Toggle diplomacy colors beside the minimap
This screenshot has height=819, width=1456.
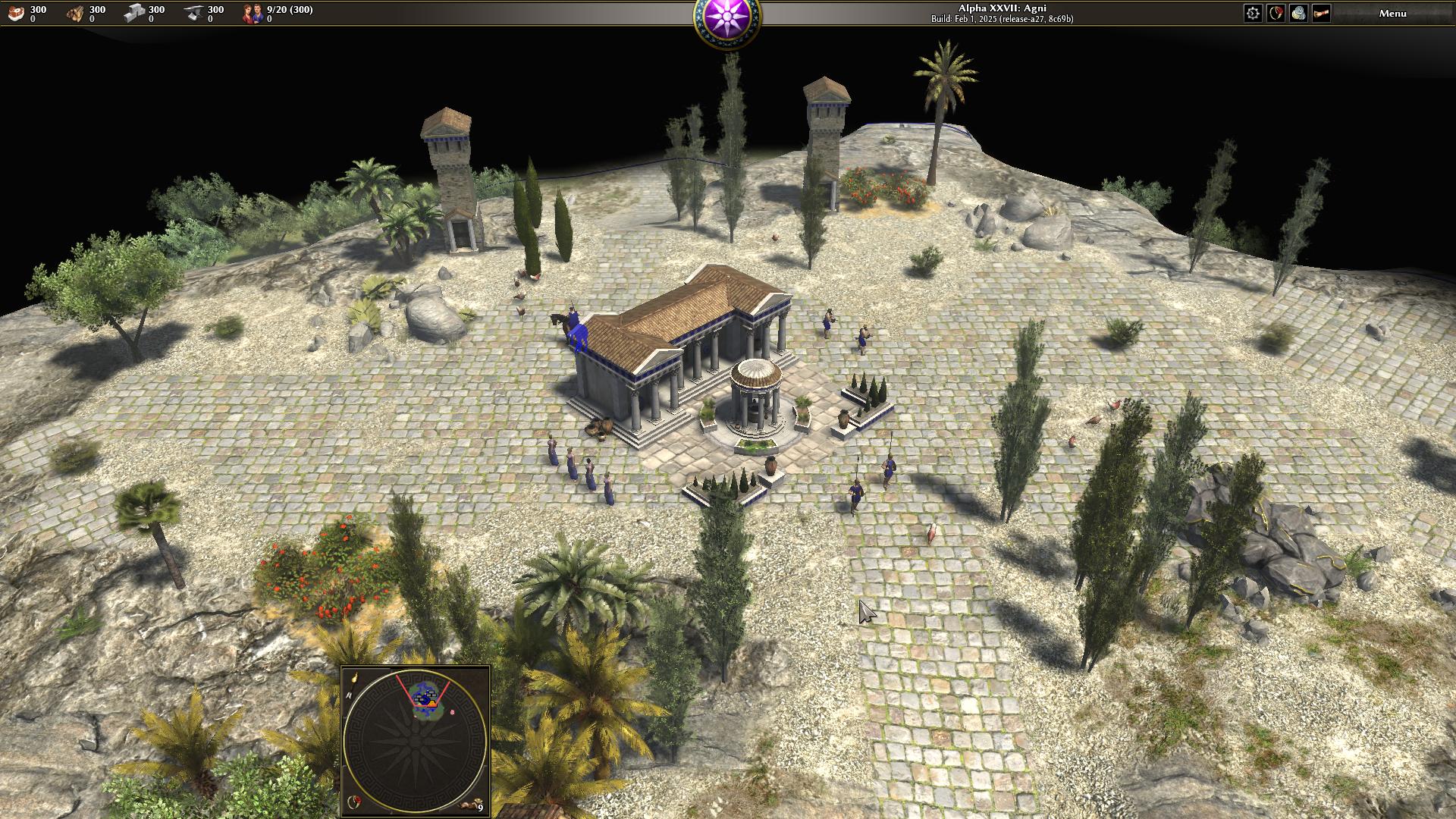click(x=354, y=802)
